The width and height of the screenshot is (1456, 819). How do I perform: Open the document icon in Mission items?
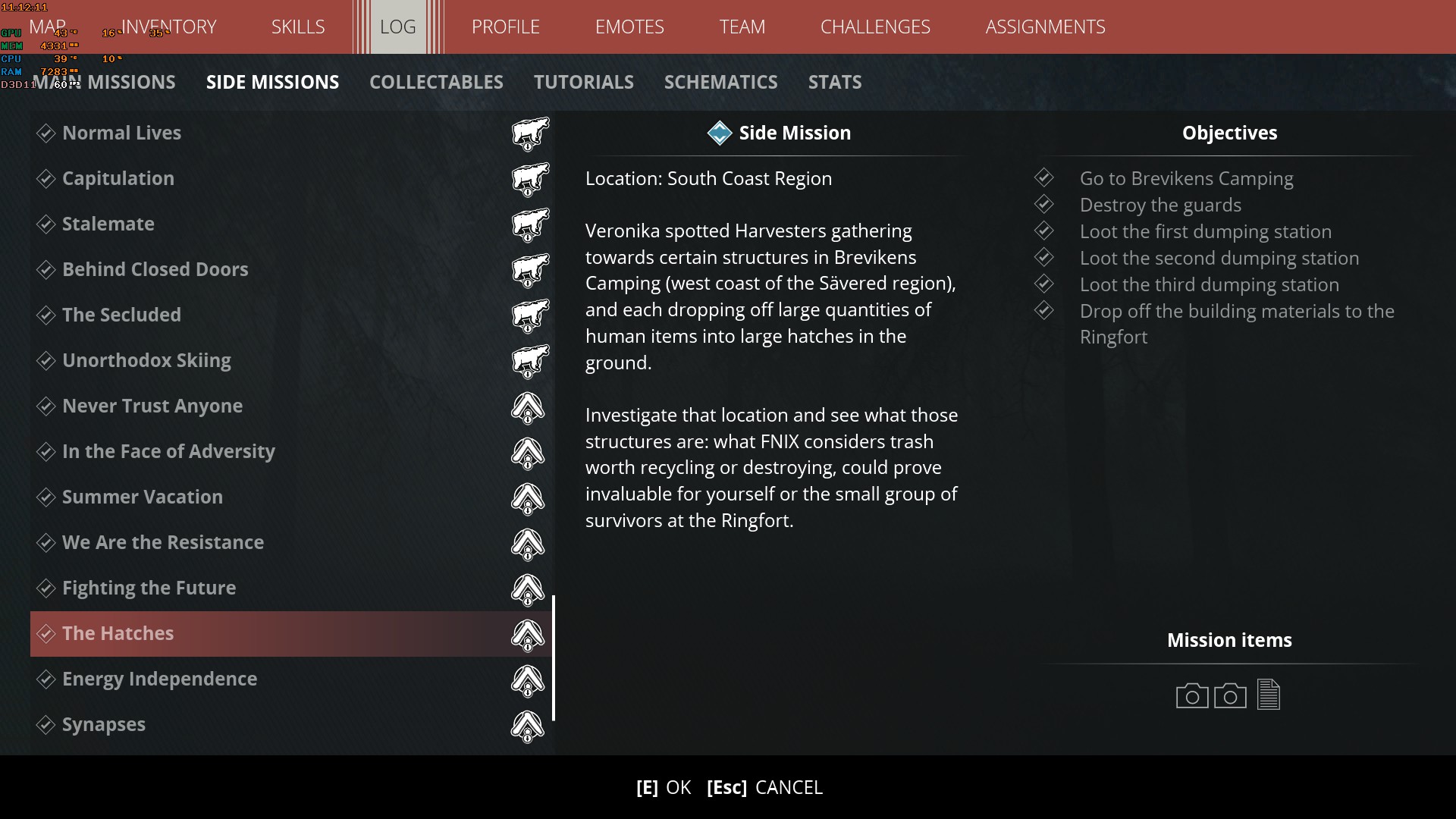(x=1269, y=695)
